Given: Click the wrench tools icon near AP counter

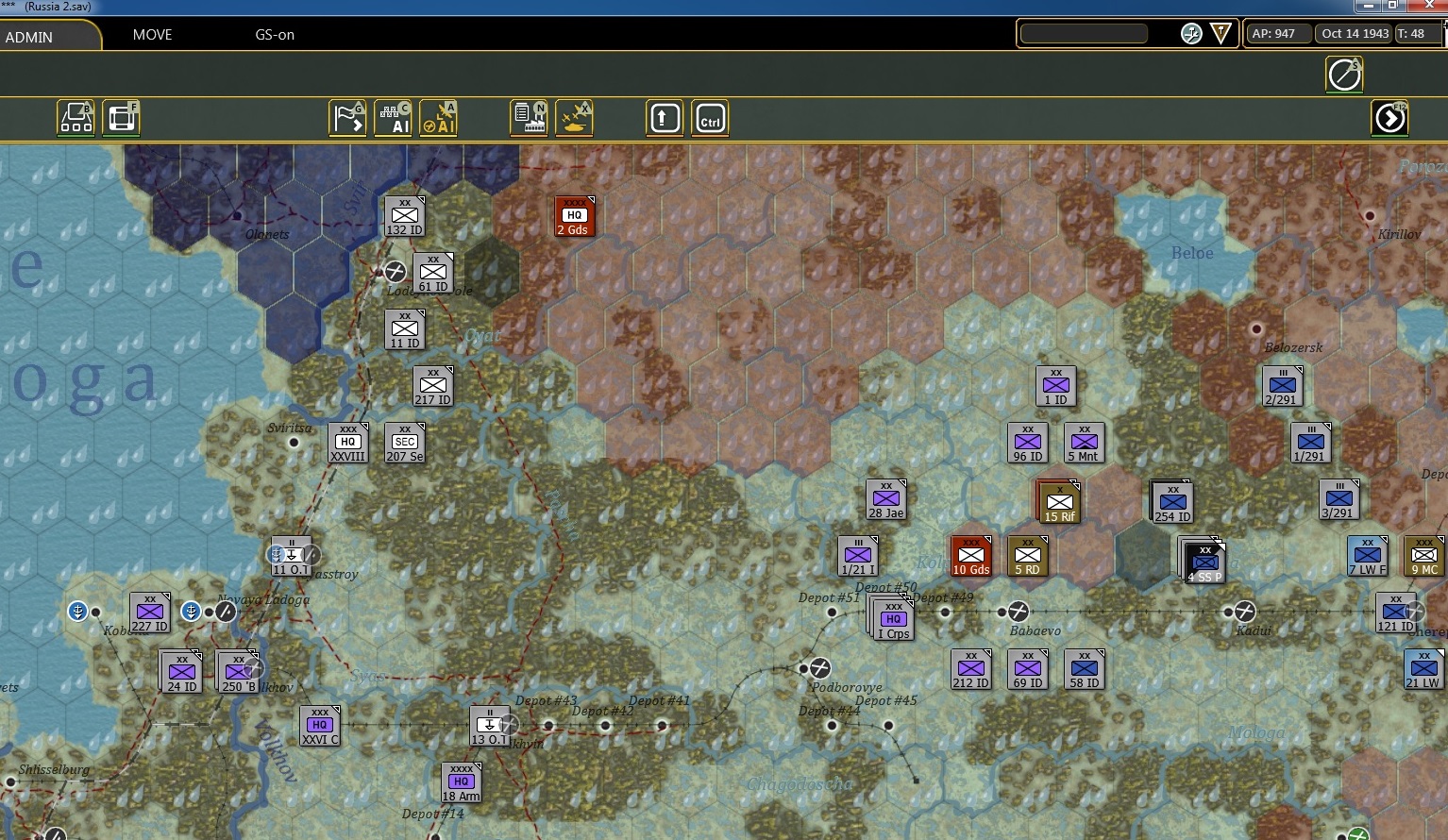Looking at the screenshot, I should 1189,33.
